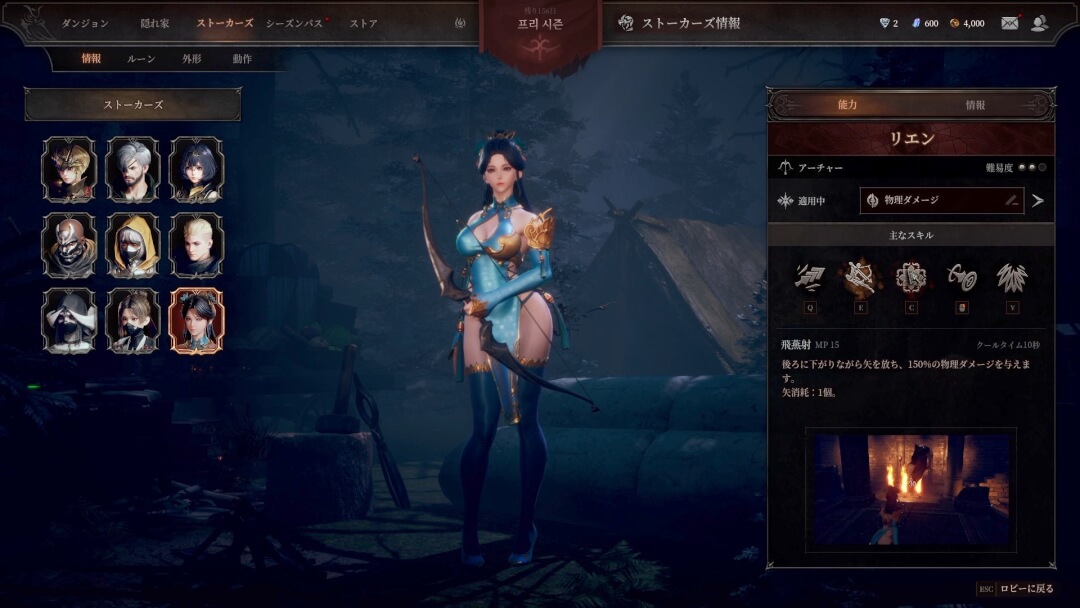Open the friends profile icon
Screen dimensions: 1080x608
tap(1040, 23)
